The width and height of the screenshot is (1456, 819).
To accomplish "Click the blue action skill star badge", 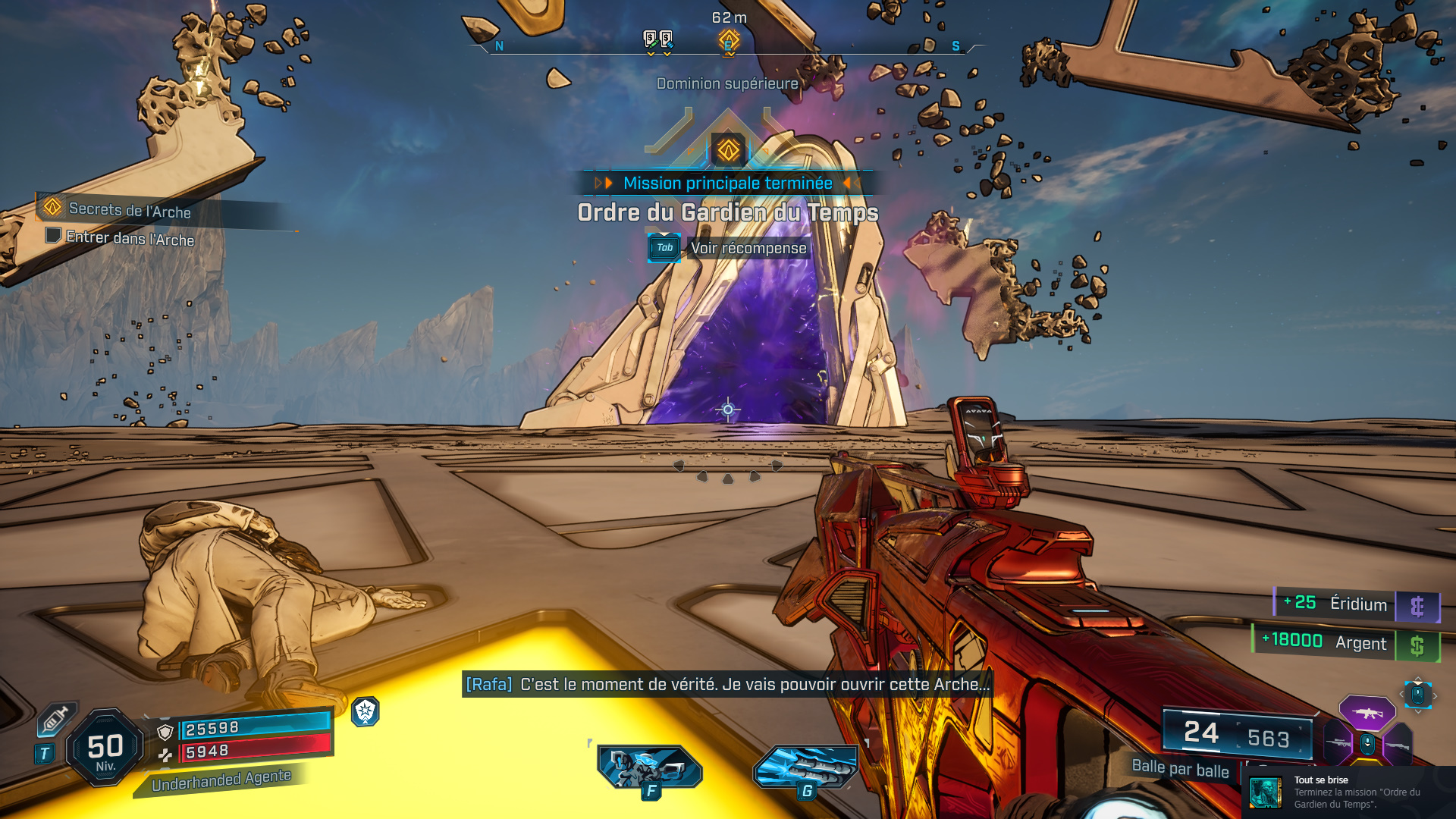I will click(x=365, y=713).
